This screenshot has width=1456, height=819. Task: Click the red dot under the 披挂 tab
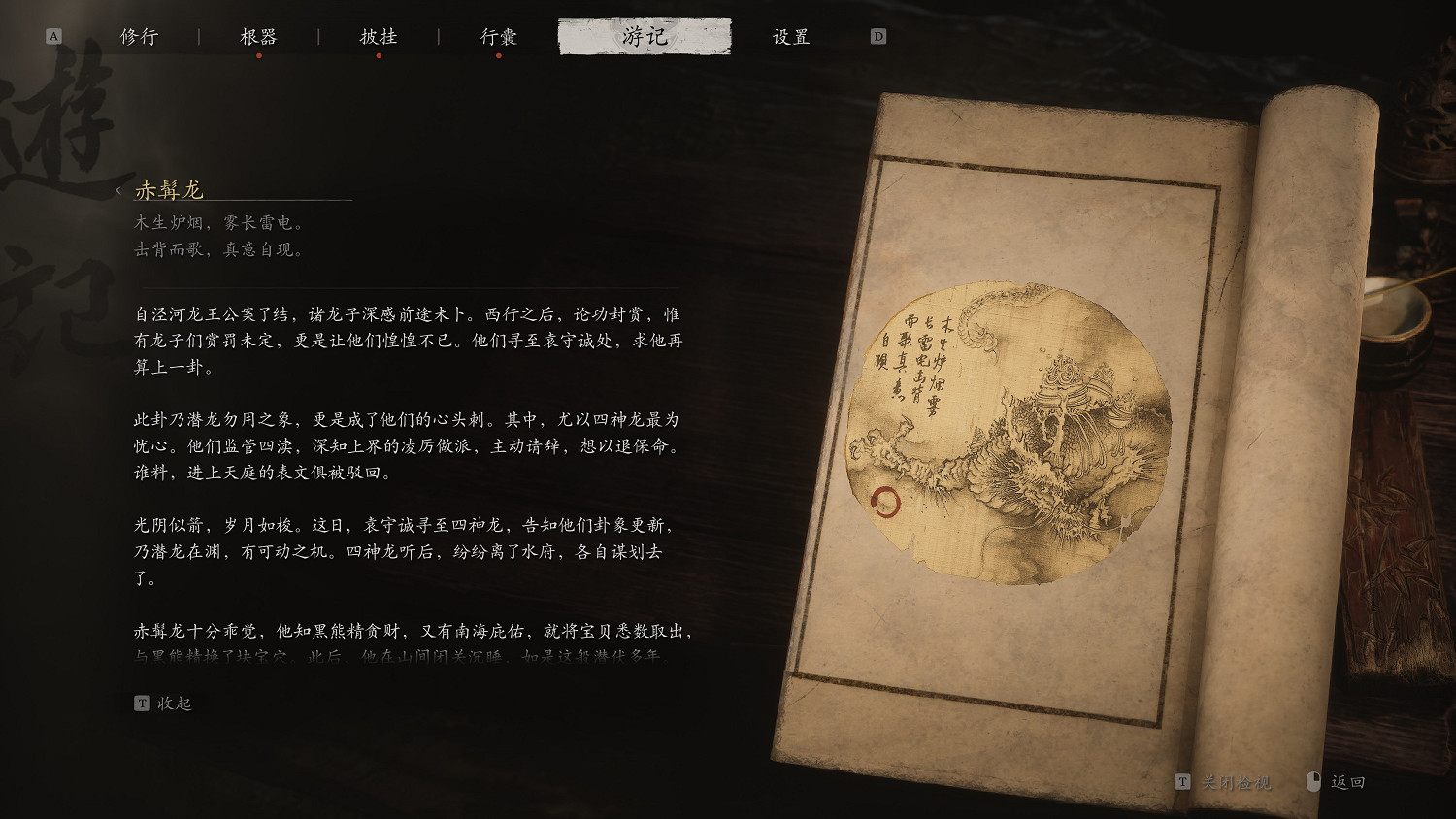(379, 55)
